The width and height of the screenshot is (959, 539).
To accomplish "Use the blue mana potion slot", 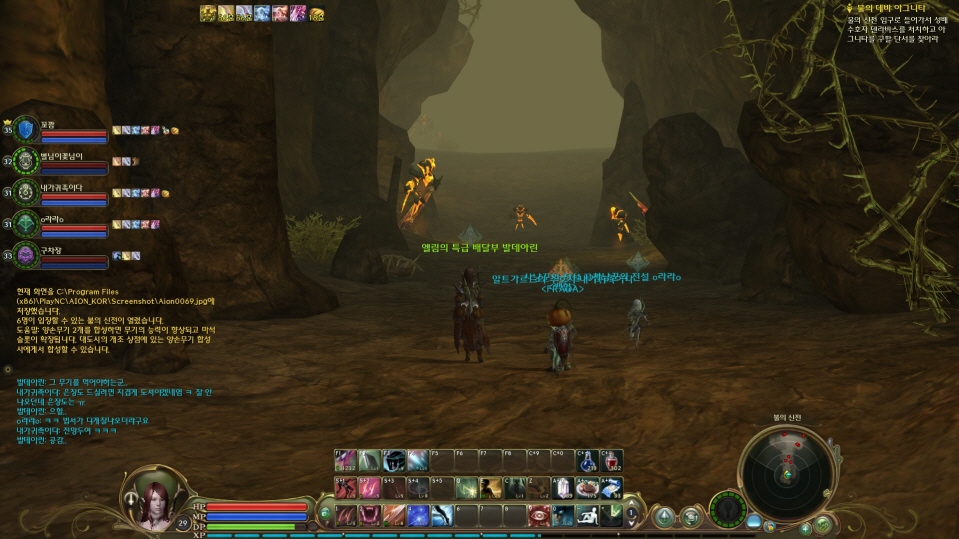I will tap(588, 461).
